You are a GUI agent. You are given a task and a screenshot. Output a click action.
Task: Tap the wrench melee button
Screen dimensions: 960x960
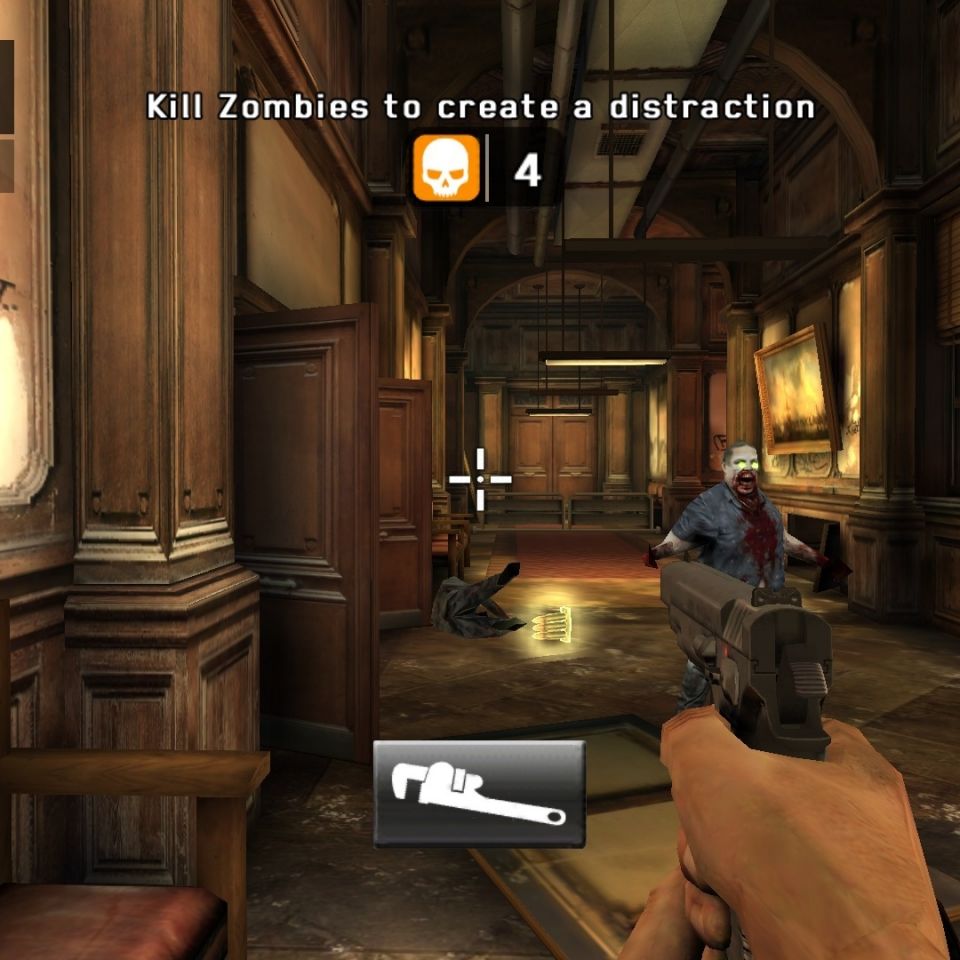coord(479,794)
